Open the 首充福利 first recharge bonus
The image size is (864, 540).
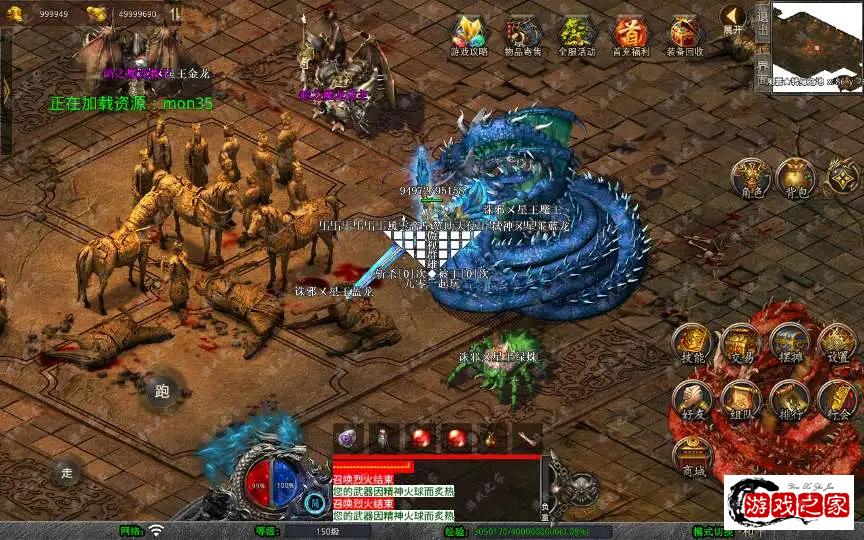[x=631, y=34]
